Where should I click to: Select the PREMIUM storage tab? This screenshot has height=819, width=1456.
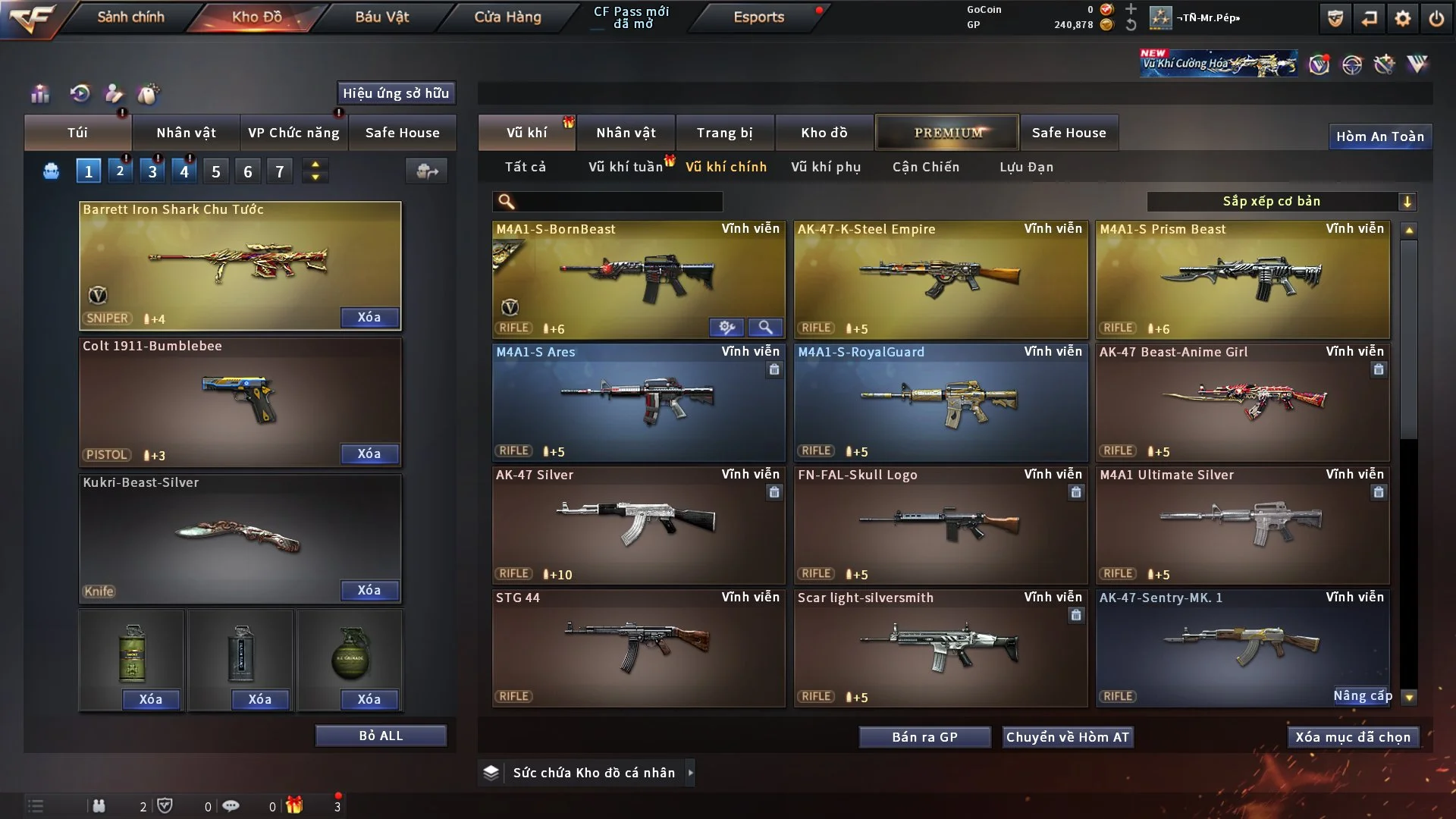[x=947, y=133]
